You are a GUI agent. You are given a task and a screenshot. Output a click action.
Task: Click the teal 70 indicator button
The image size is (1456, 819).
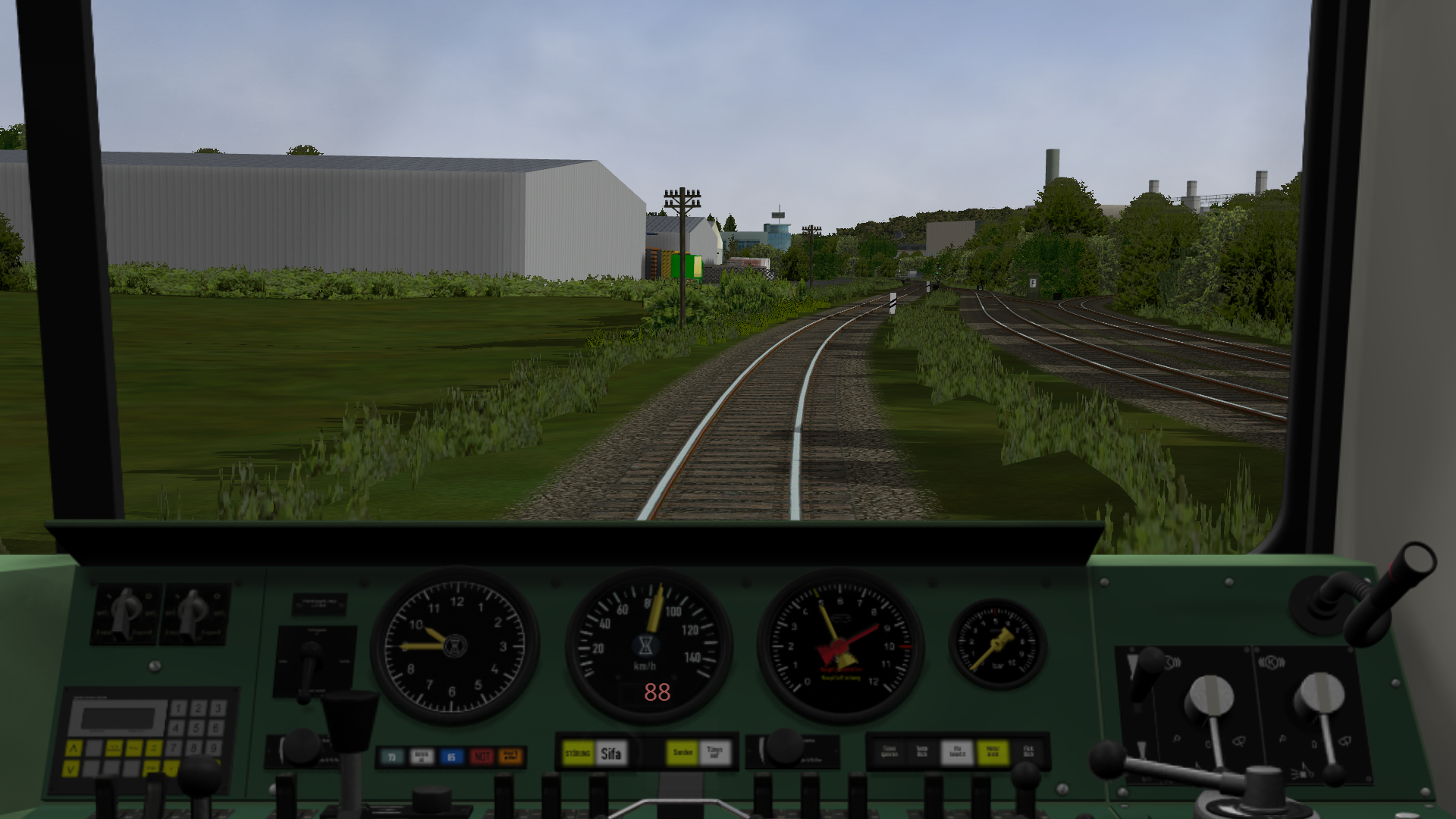(392, 756)
